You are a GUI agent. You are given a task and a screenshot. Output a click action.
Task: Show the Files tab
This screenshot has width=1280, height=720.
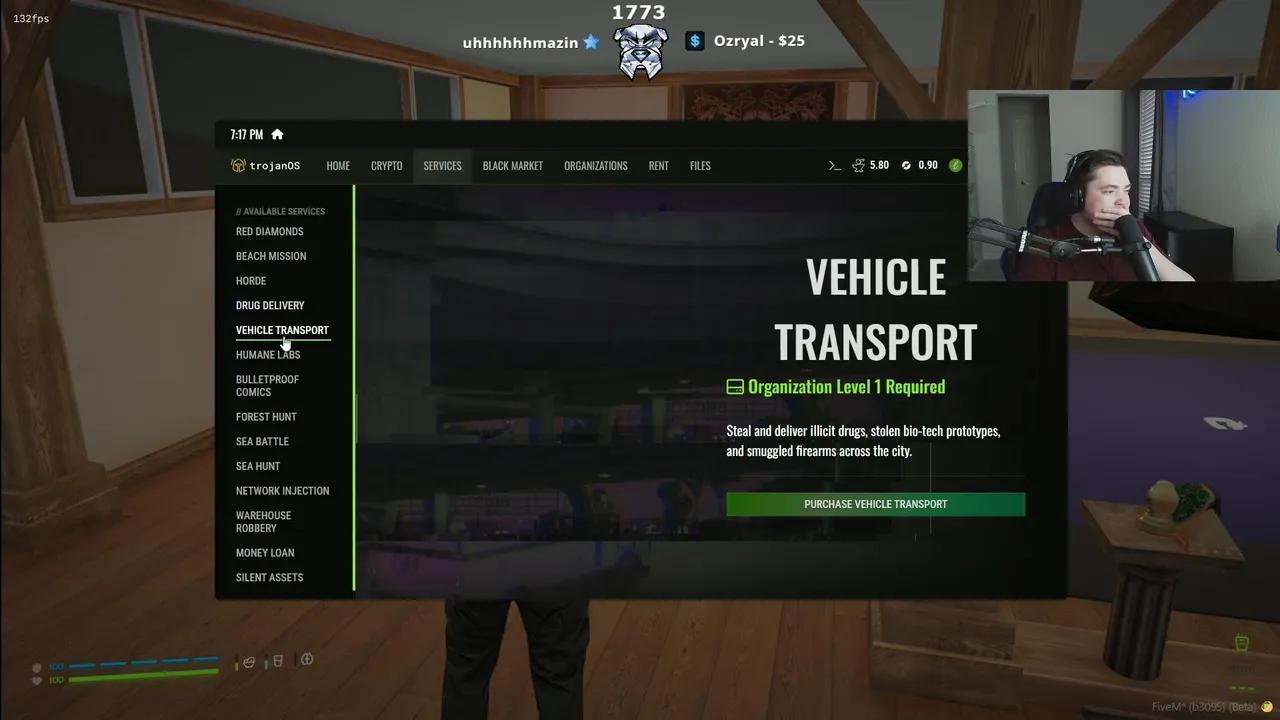(x=700, y=166)
